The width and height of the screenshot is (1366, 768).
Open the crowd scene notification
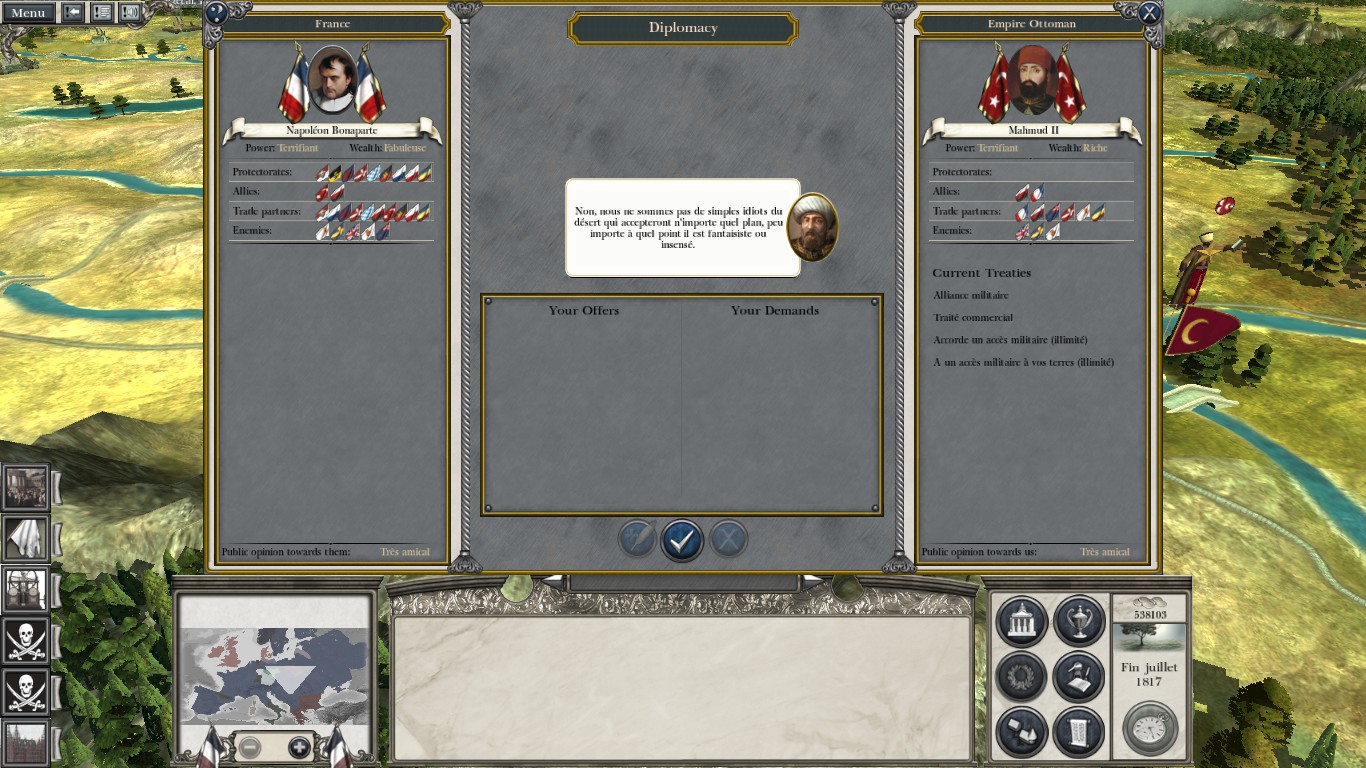pos(26,487)
